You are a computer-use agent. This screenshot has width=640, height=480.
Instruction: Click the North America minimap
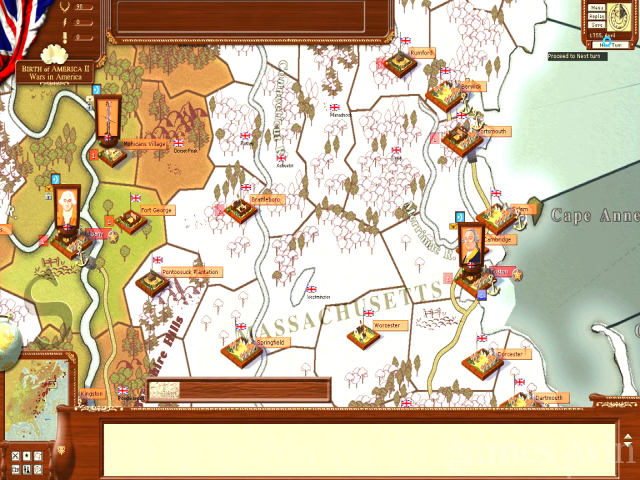[x=36, y=385]
